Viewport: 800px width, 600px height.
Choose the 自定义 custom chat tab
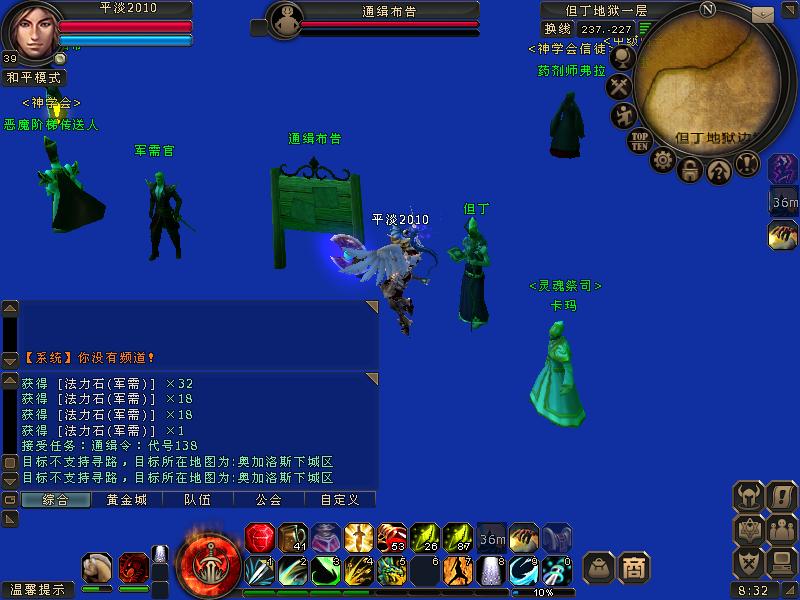[339, 499]
